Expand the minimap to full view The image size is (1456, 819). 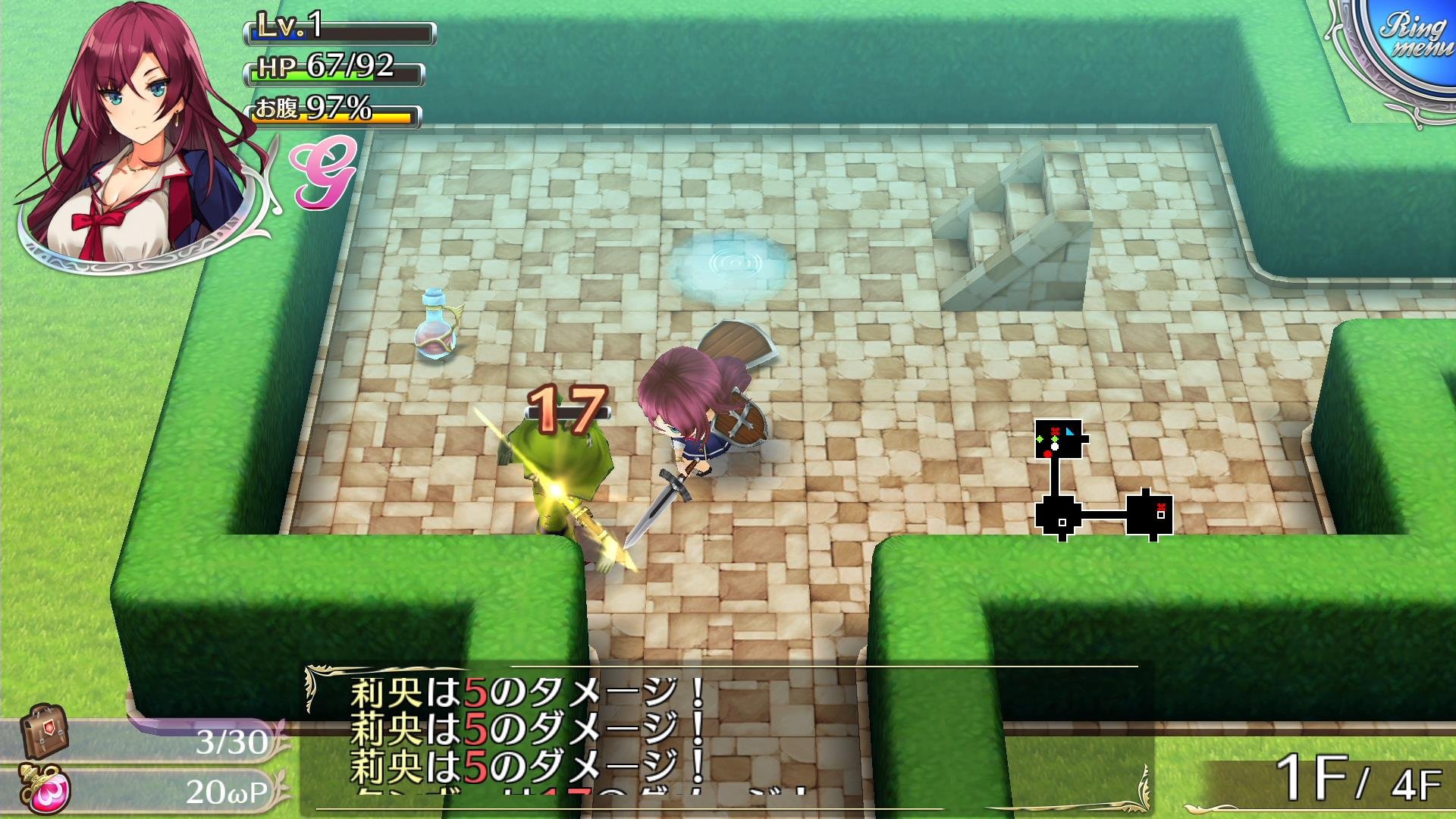[1103, 478]
